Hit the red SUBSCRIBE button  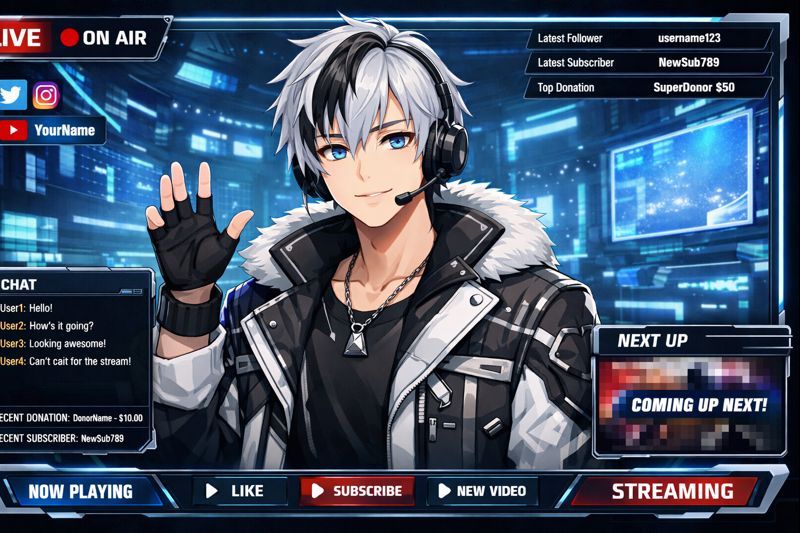pyautogui.click(x=357, y=491)
